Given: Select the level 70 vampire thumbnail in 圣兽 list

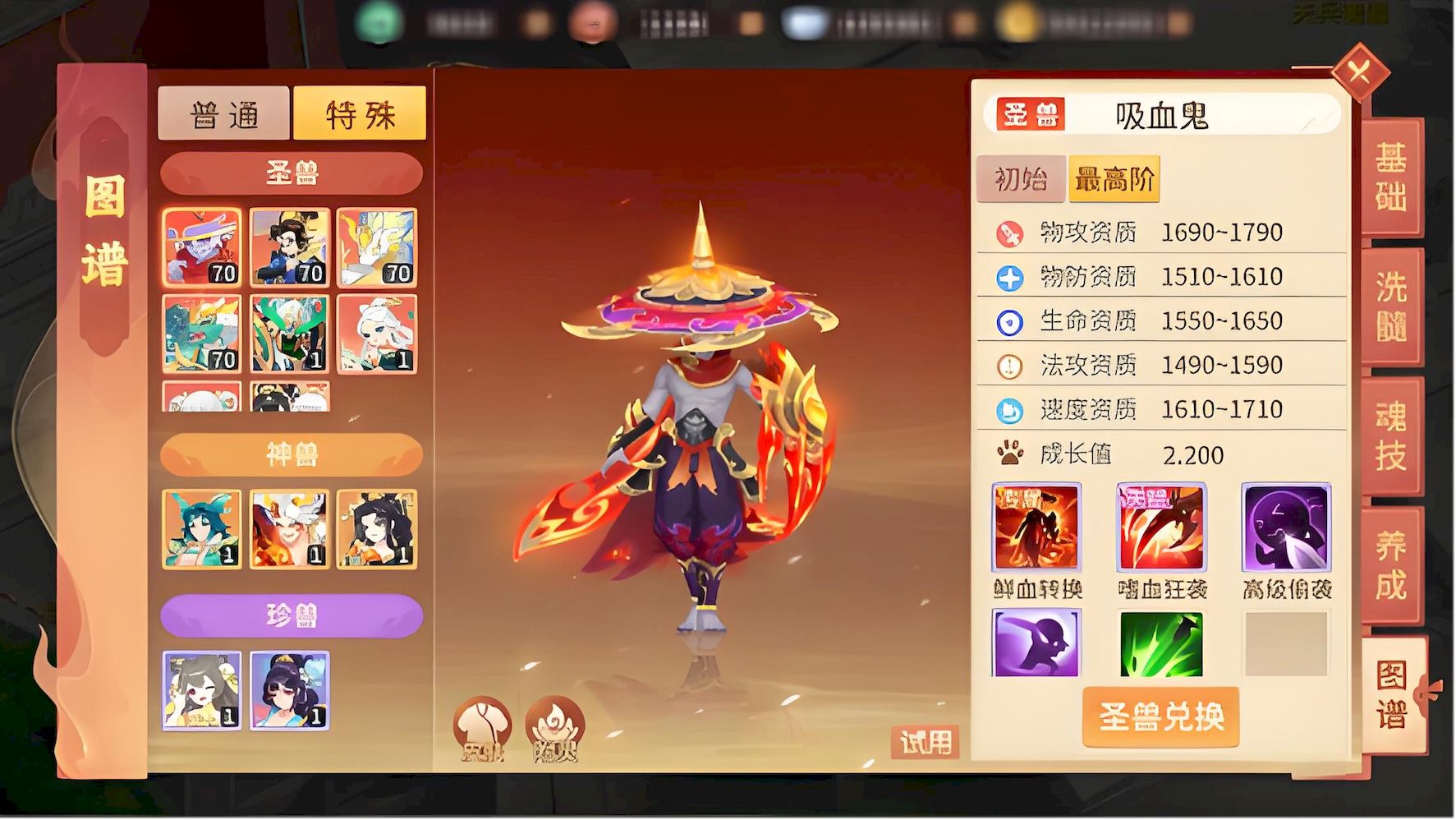Looking at the screenshot, I should 203,248.
